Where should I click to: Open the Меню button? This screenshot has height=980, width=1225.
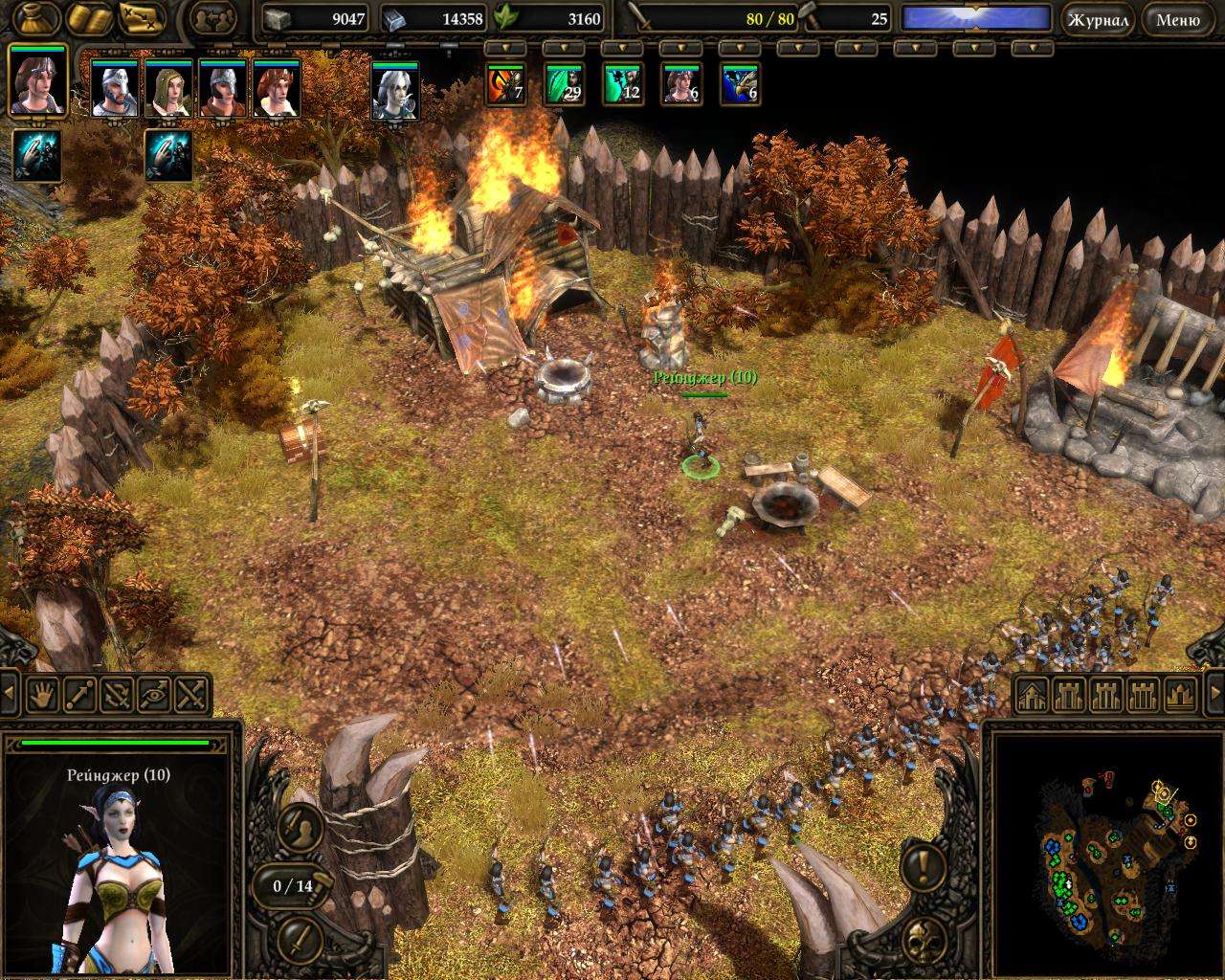pos(1177,19)
